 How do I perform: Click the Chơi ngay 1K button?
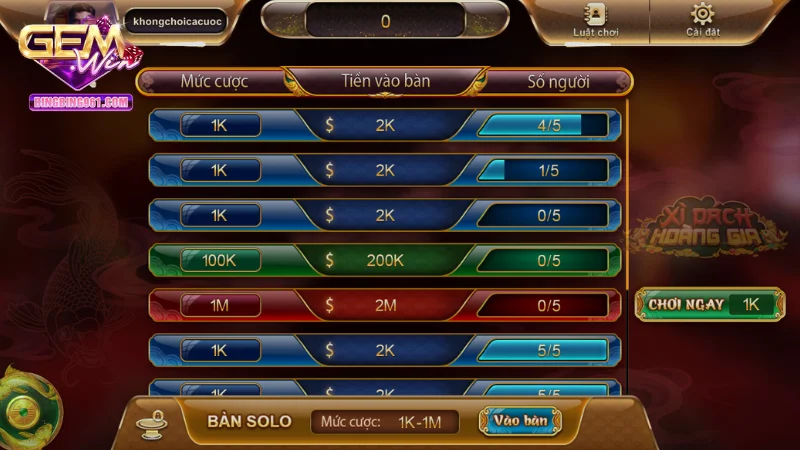coord(710,305)
